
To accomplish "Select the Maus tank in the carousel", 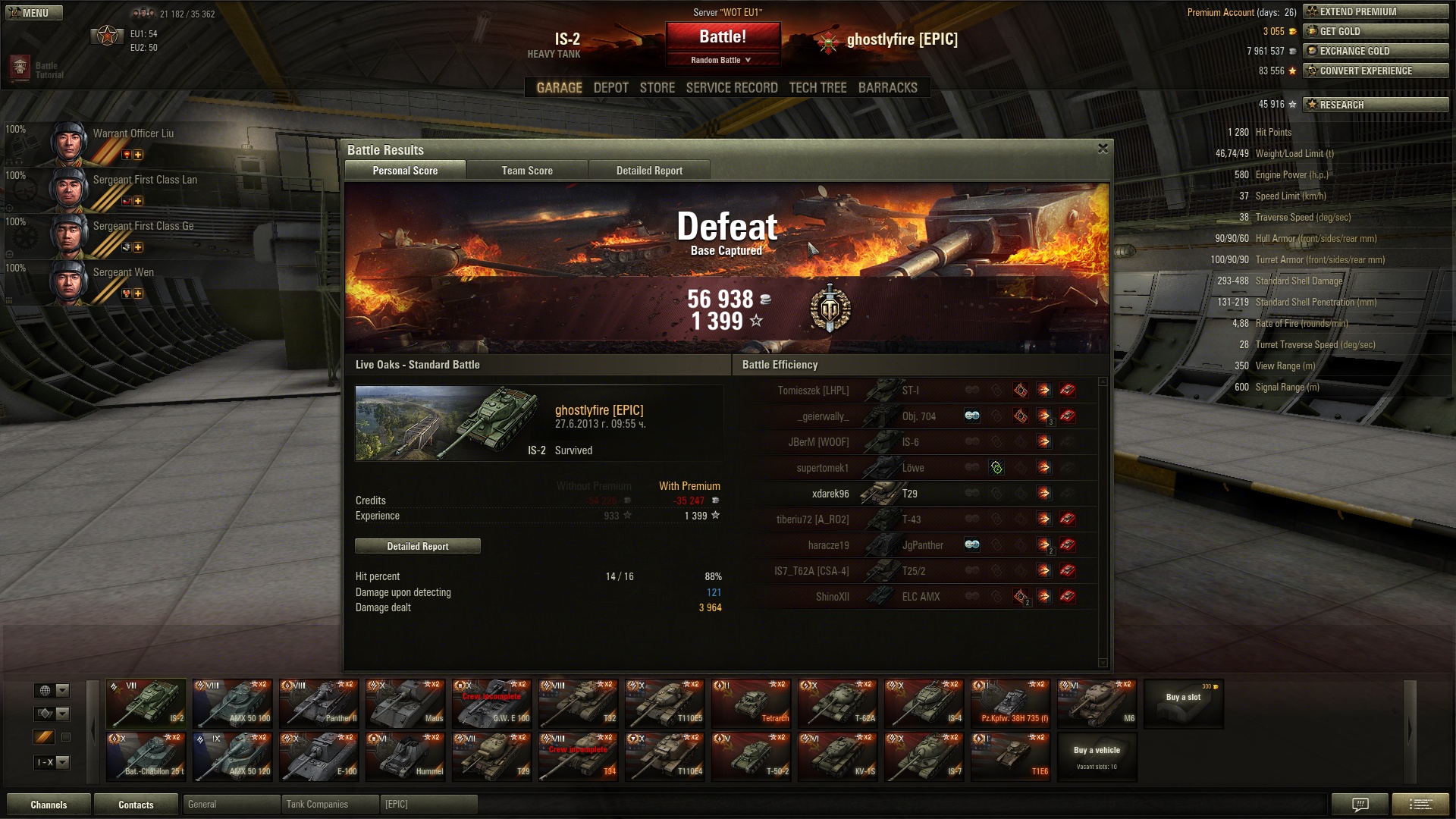I will coord(405,704).
